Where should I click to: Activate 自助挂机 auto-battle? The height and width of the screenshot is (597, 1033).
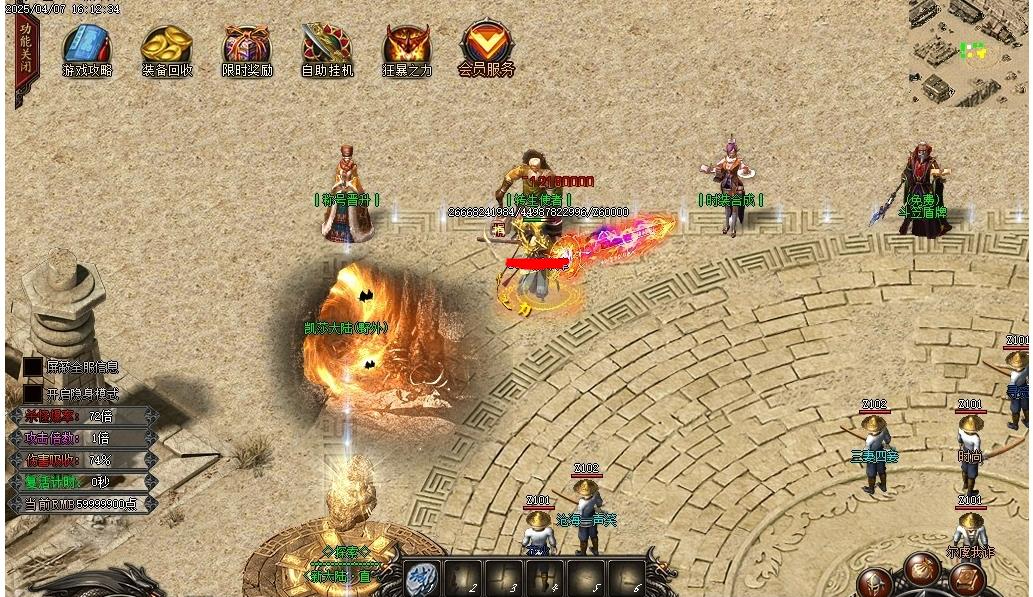tap(327, 47)
